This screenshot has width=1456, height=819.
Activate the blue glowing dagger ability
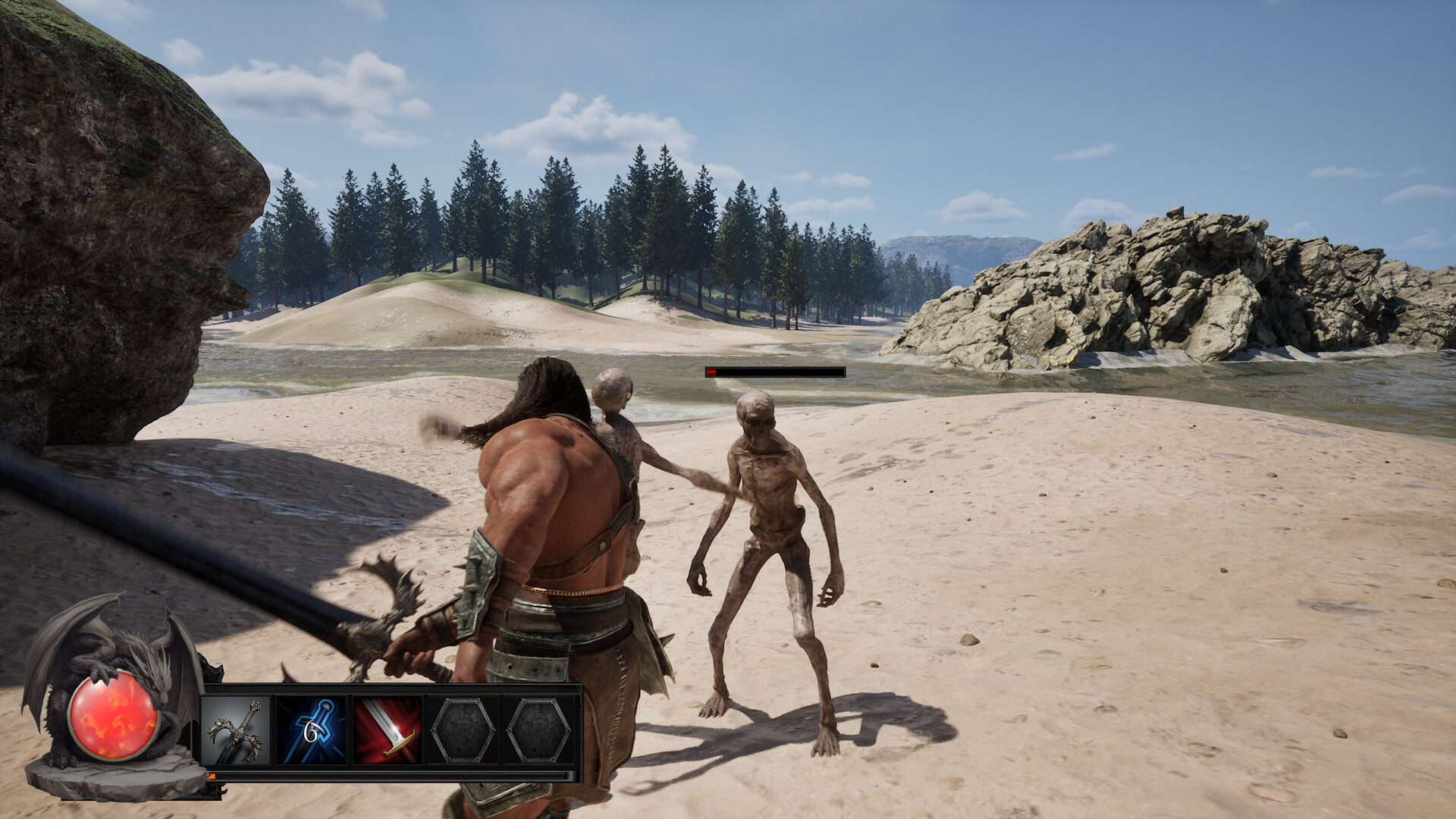312,731
